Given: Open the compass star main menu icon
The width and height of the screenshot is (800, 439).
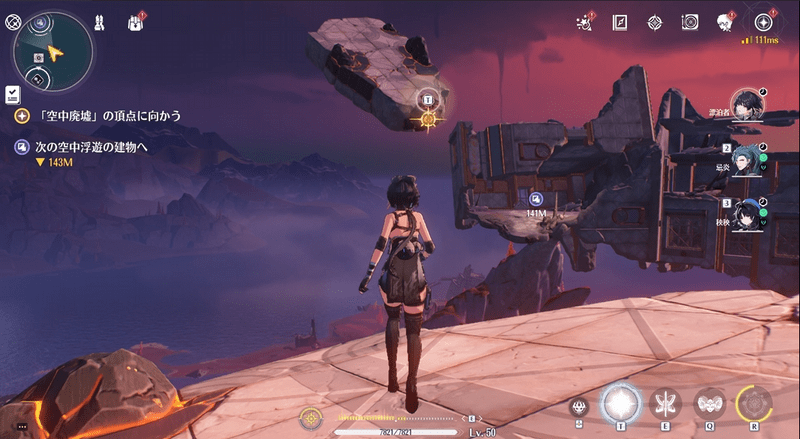Looking at the screenshot, I should coord(764,21).
